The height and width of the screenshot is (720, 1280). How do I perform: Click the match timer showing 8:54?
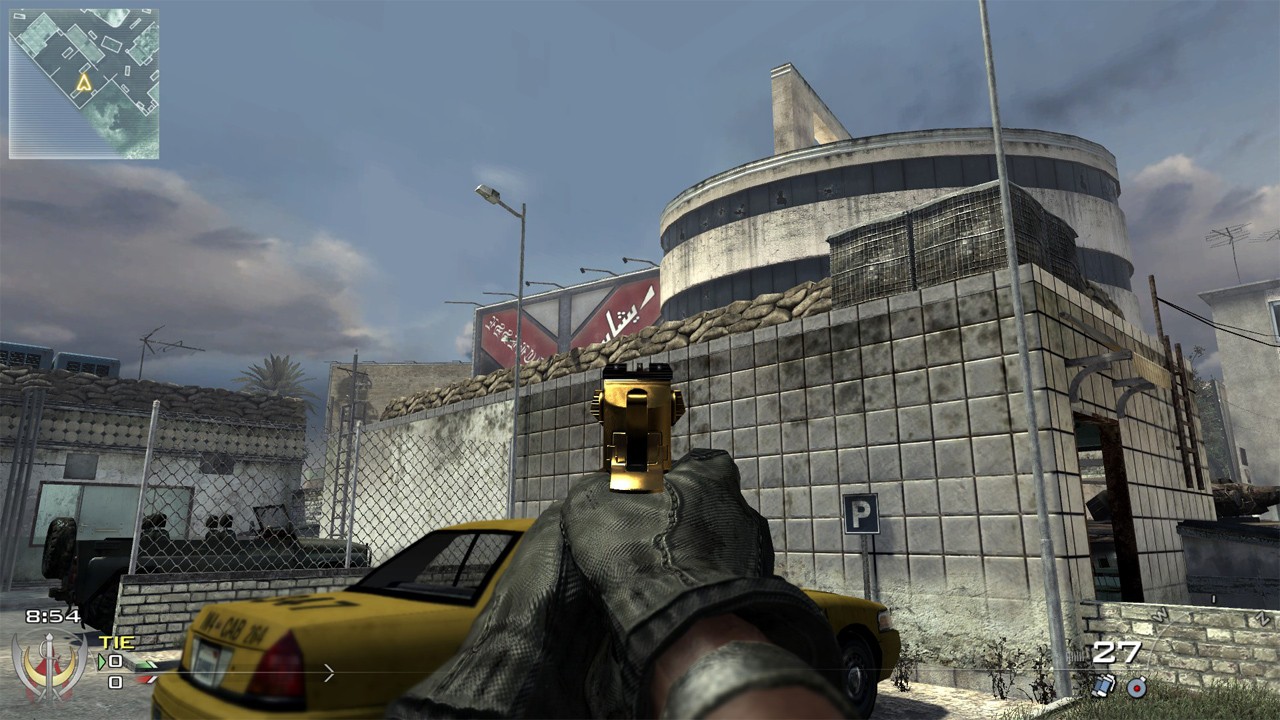point(52,615)
